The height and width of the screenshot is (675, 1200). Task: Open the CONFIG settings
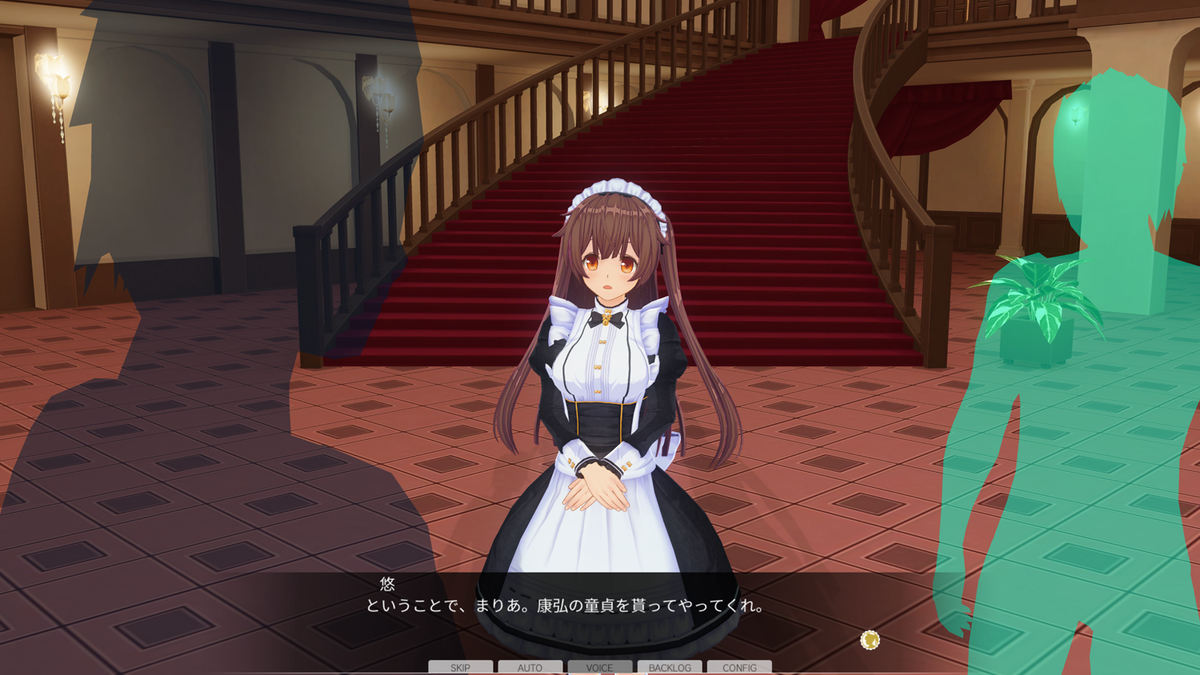point(739,667)
